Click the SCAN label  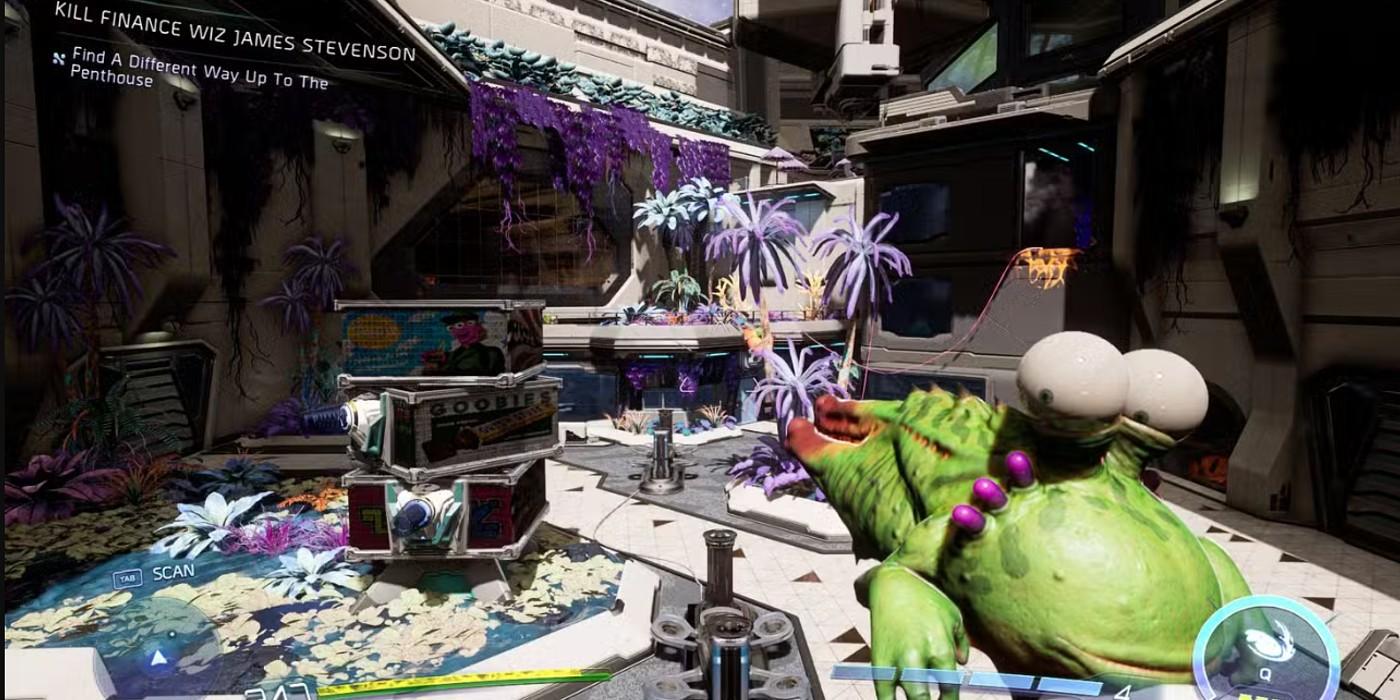click(x=173, y=573)
